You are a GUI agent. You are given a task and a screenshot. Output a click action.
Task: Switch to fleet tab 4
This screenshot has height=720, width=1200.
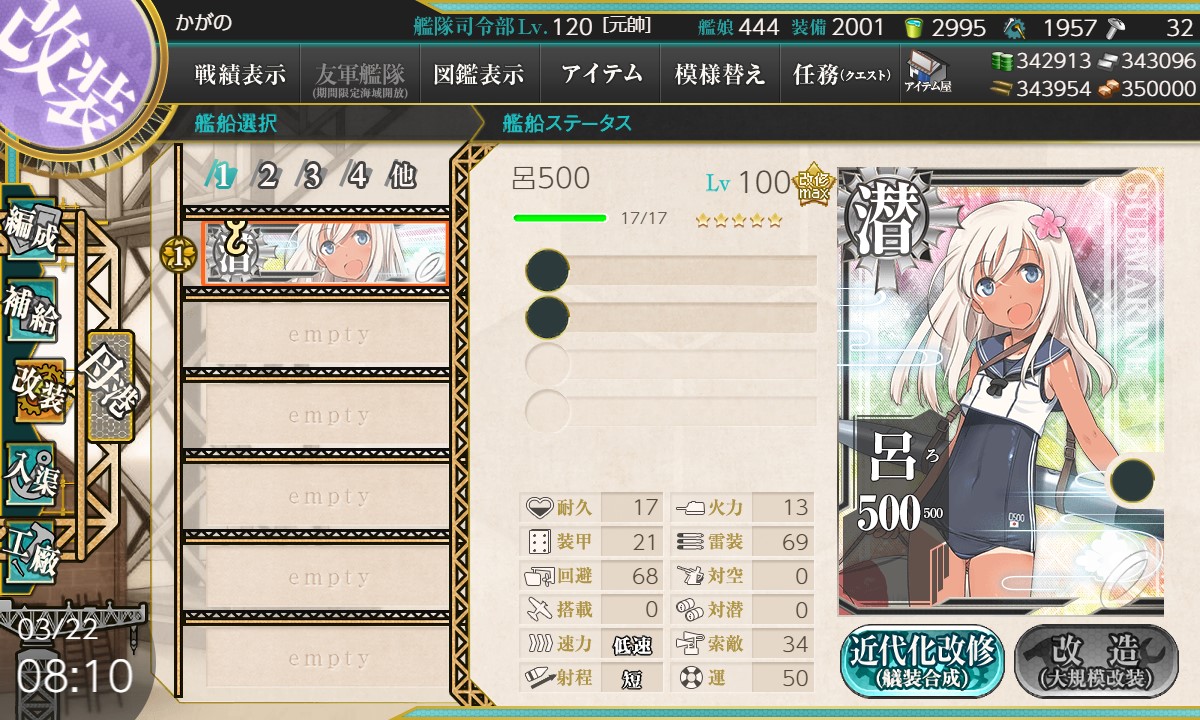(x=357, y=176)
